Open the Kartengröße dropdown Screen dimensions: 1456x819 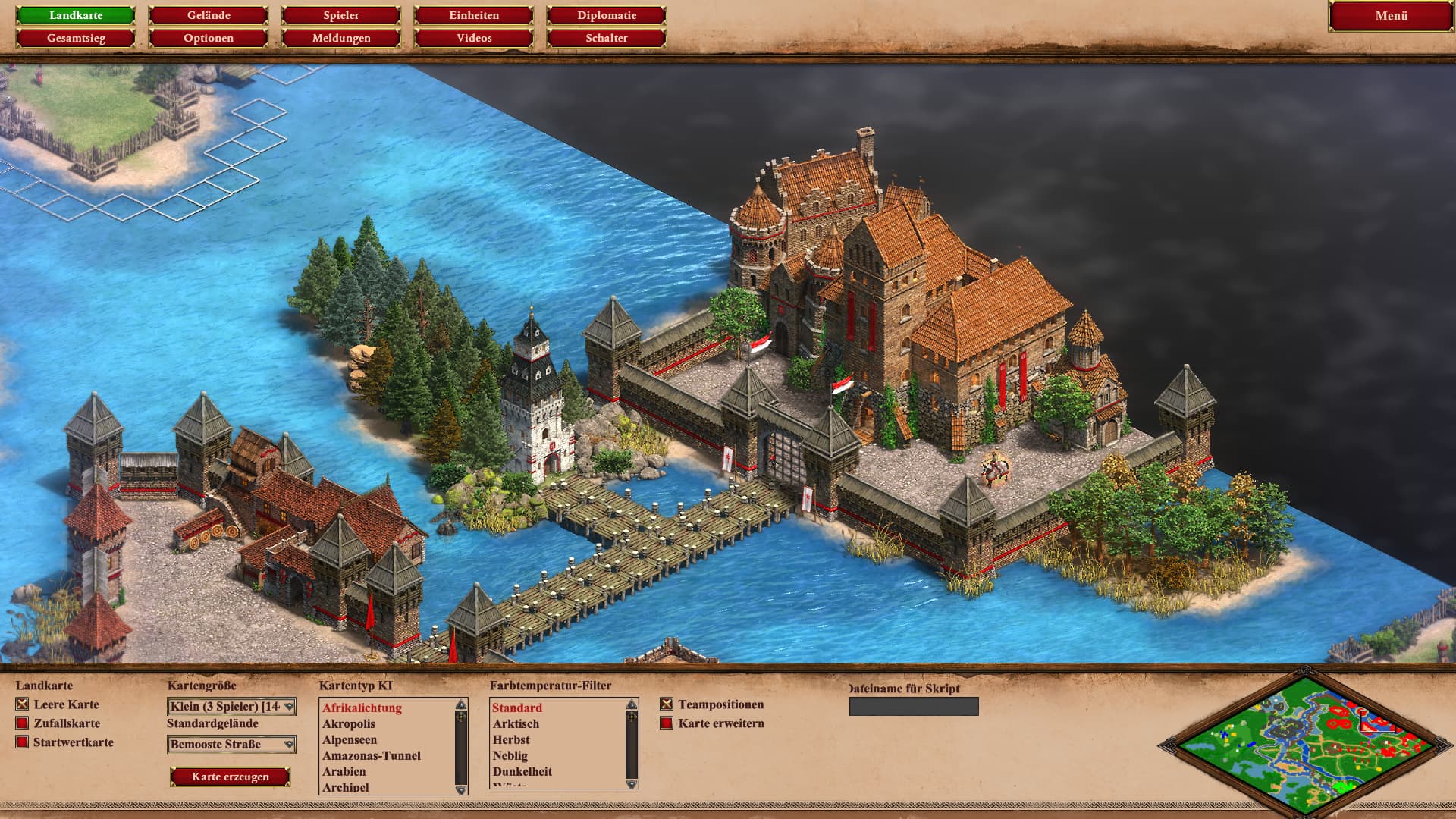[x=231, y=707]
